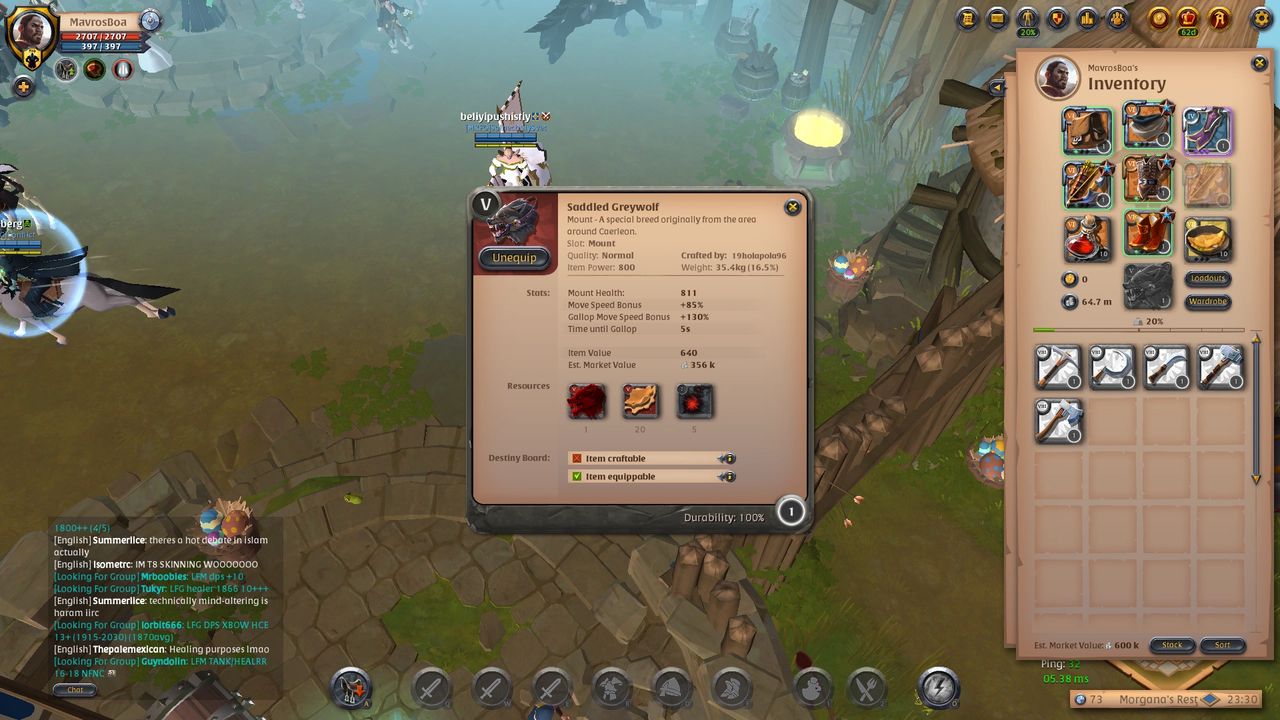Select the red potion equipment slot

(1088, 238)
